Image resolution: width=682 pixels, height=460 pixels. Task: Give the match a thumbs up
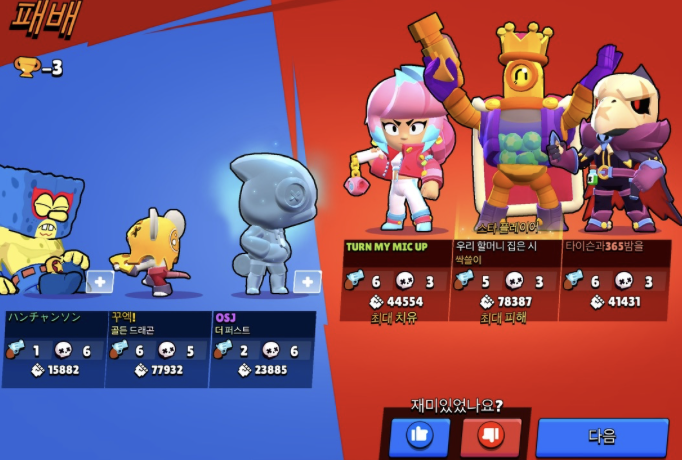420,436
